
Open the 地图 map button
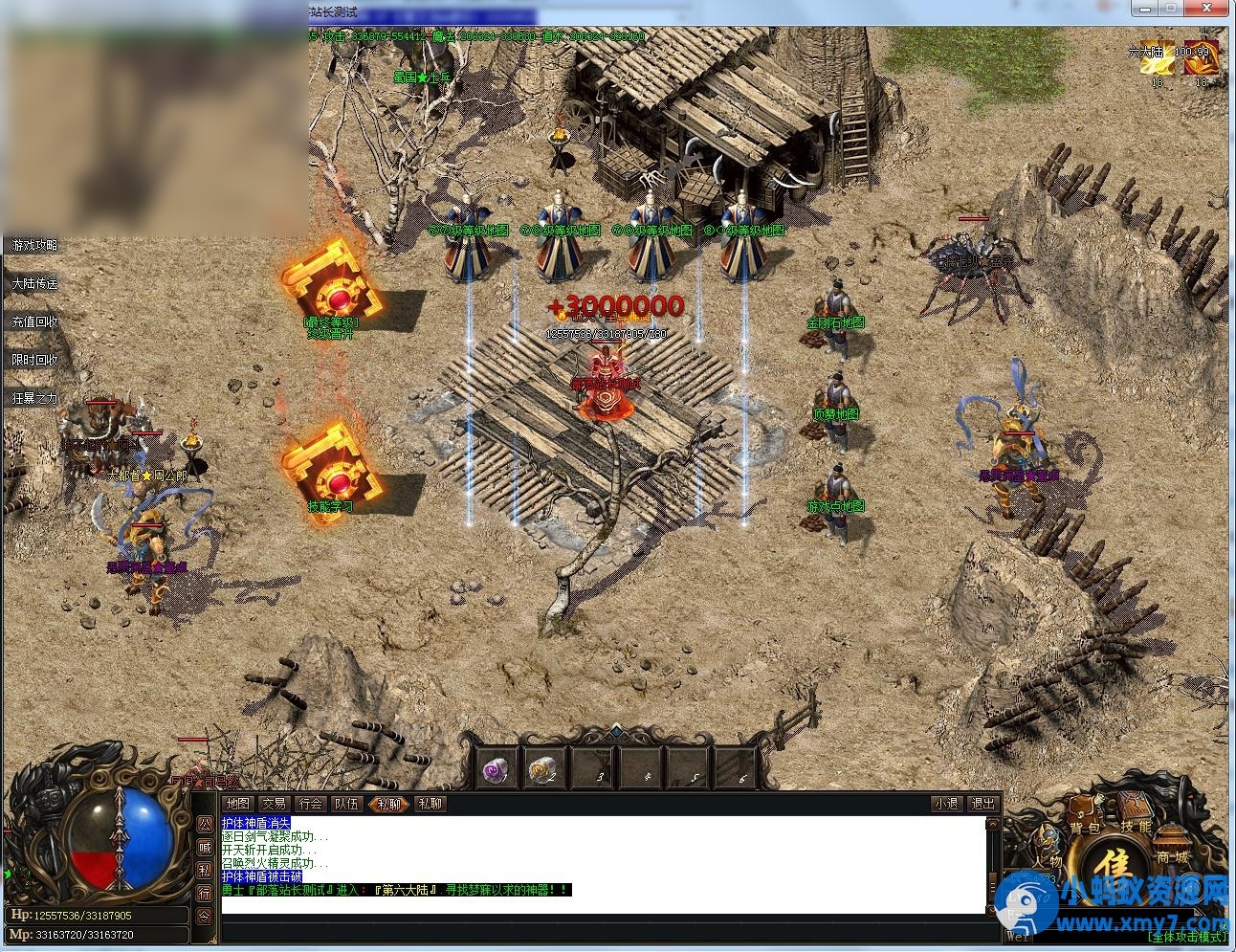(237, 804)
